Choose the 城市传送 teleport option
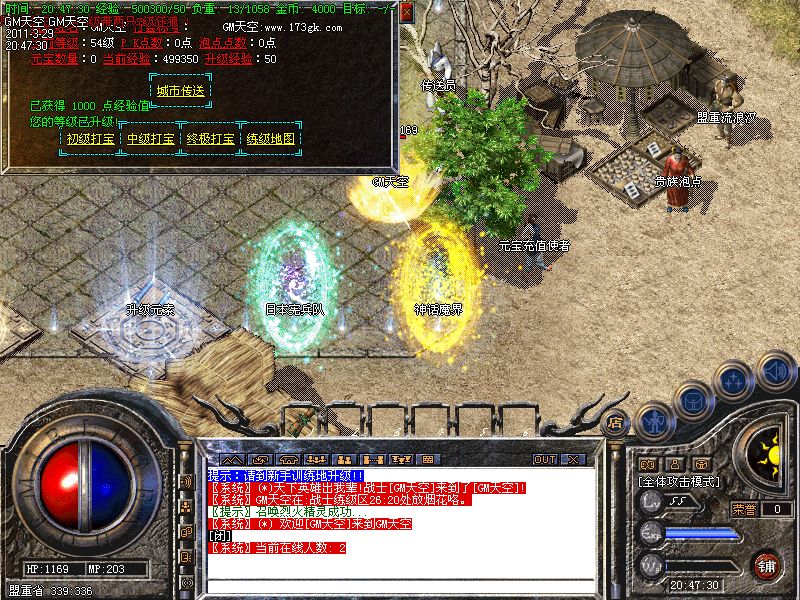The width and height of the screenshot is (800, 600). [181, 91]
